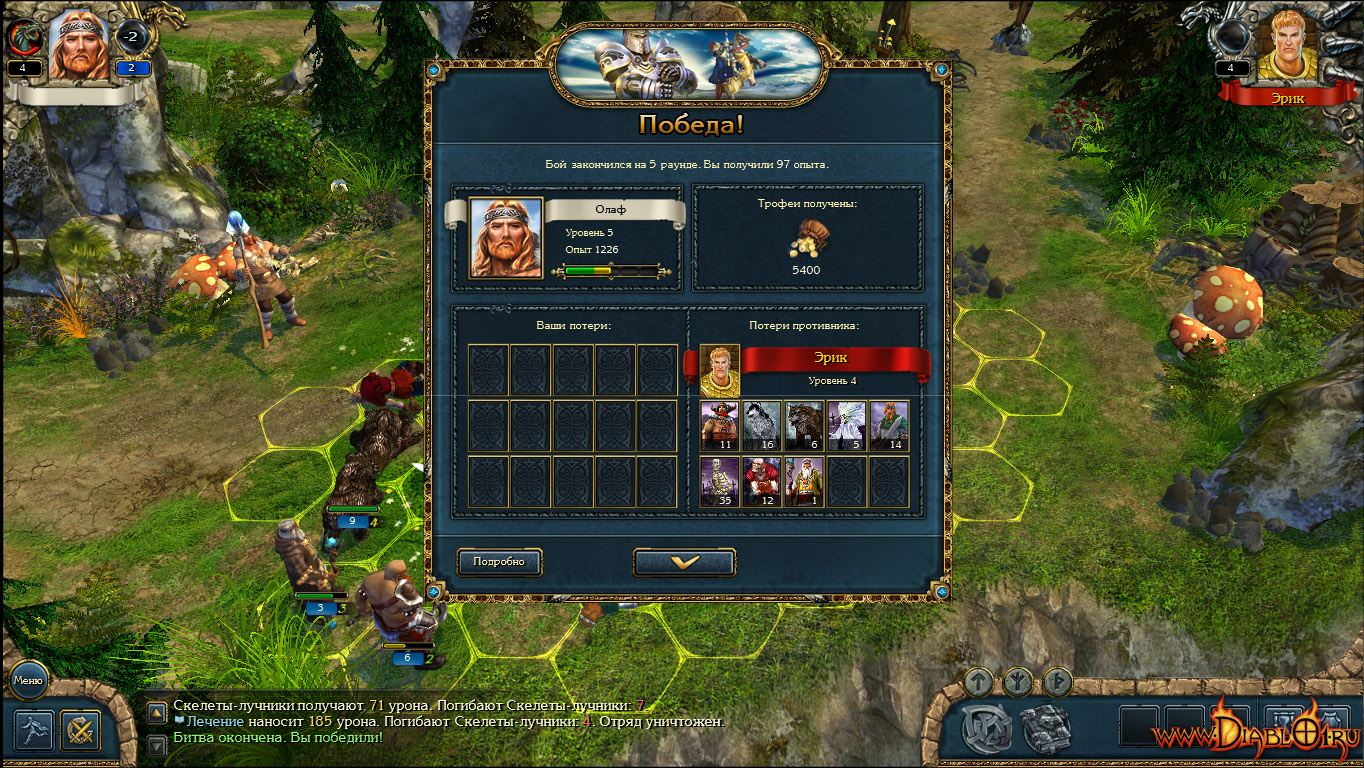This screenshot has height=768, width=1364.
Task: Select the white ghost loss tile showing 5
Action: point(847,426)
